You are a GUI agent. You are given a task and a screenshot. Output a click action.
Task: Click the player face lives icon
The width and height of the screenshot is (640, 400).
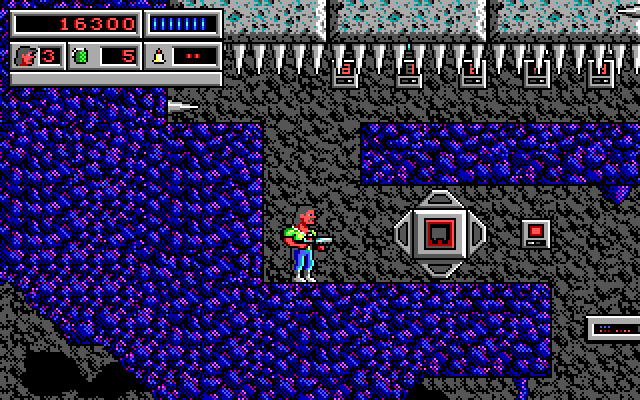click(x=24, y=55)
